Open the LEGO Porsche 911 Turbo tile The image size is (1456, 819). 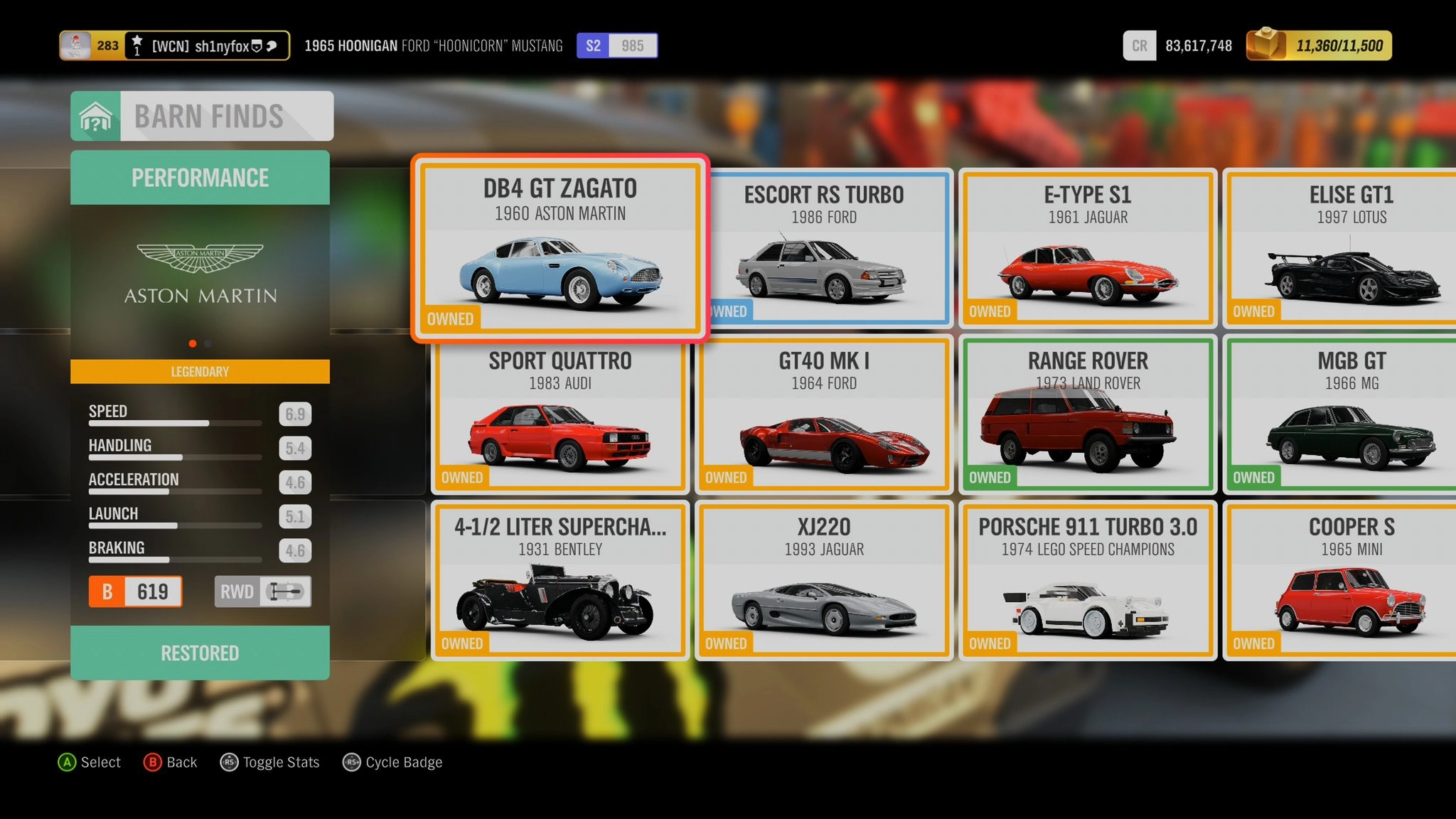tap(1088, 581)
